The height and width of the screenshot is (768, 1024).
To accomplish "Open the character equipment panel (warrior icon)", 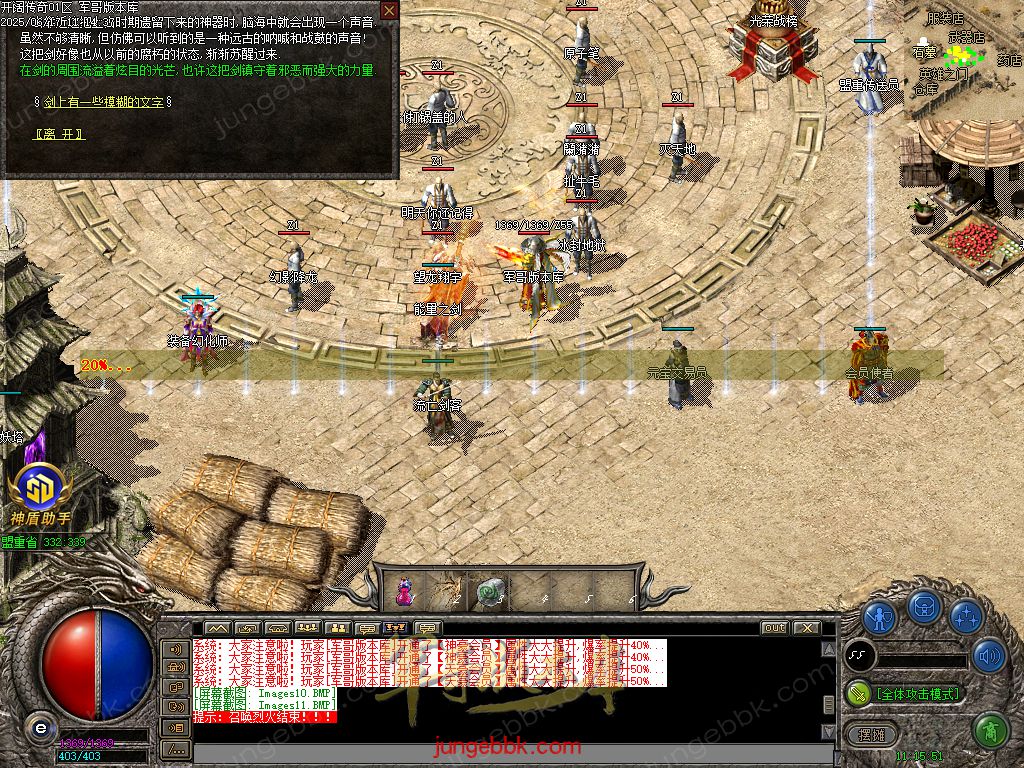I will point(879,617).
